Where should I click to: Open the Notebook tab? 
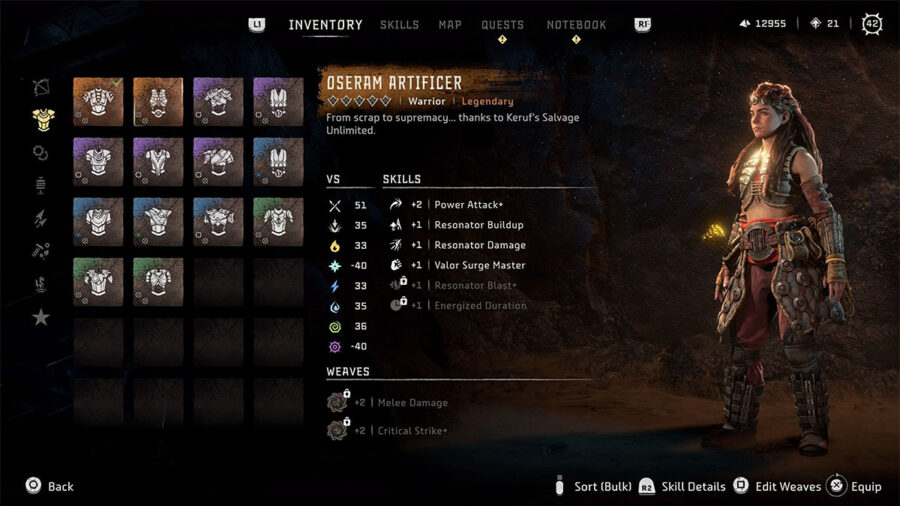576,25
